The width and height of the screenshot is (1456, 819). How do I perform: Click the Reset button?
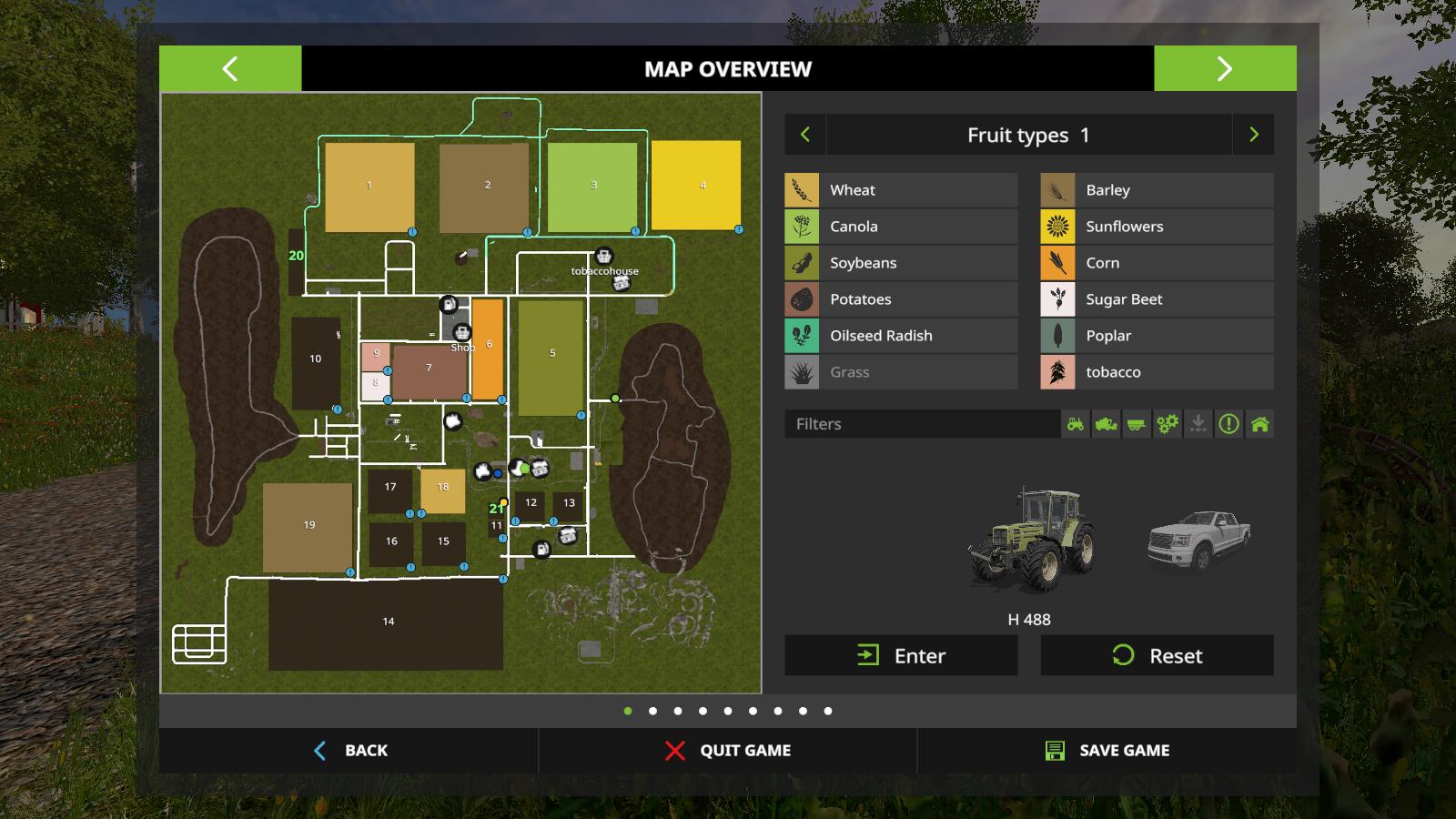(x=1157, y=655)
